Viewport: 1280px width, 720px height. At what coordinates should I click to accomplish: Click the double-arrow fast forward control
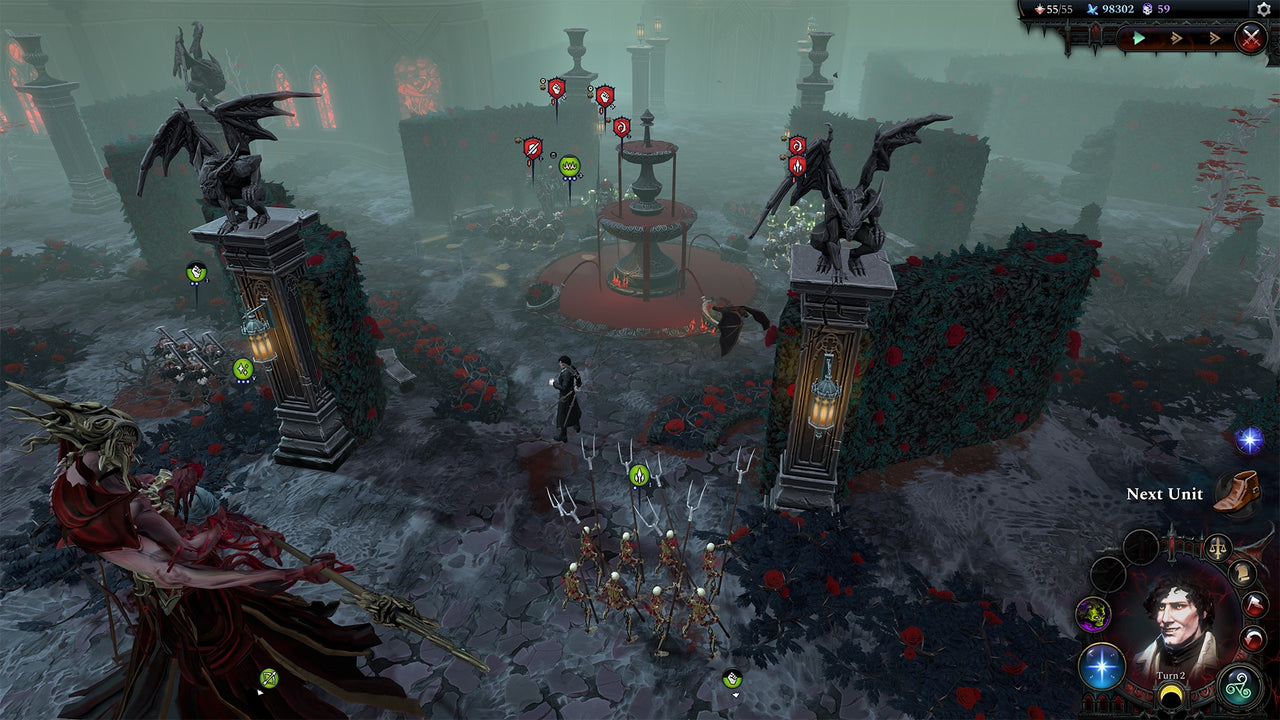(1176, 38)
